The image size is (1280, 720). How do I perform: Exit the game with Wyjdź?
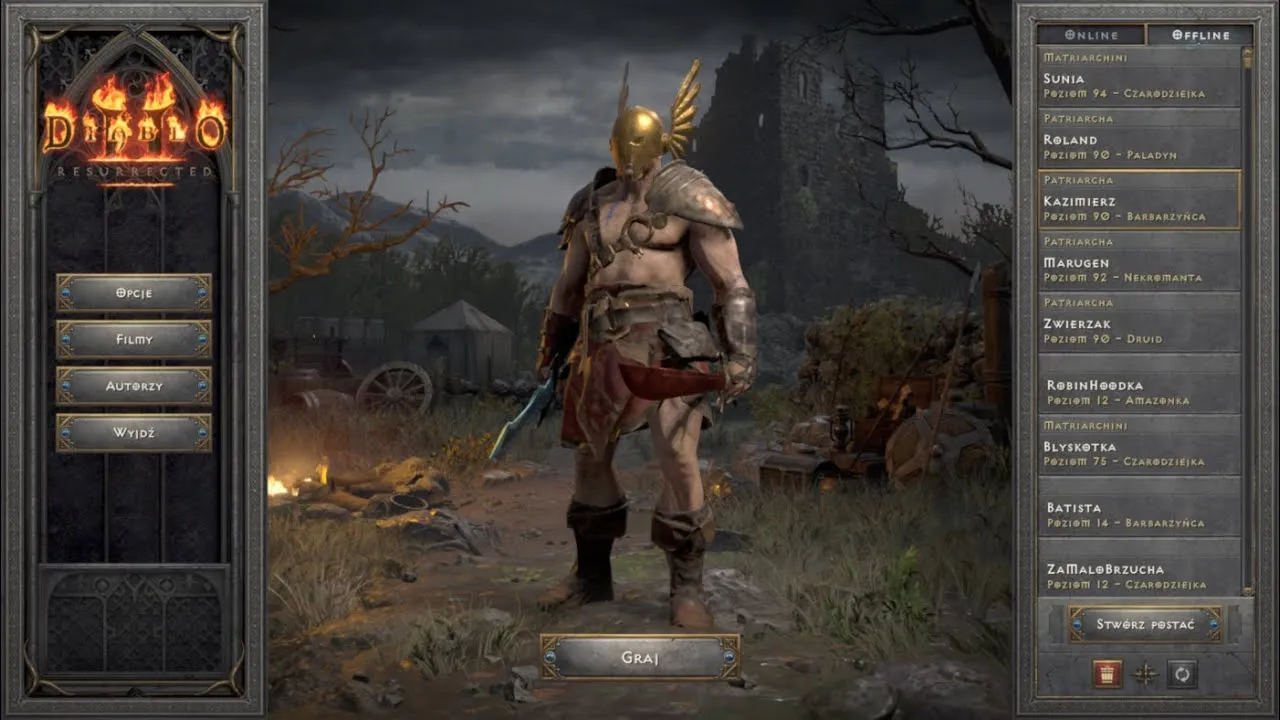(x=133, y=433)
